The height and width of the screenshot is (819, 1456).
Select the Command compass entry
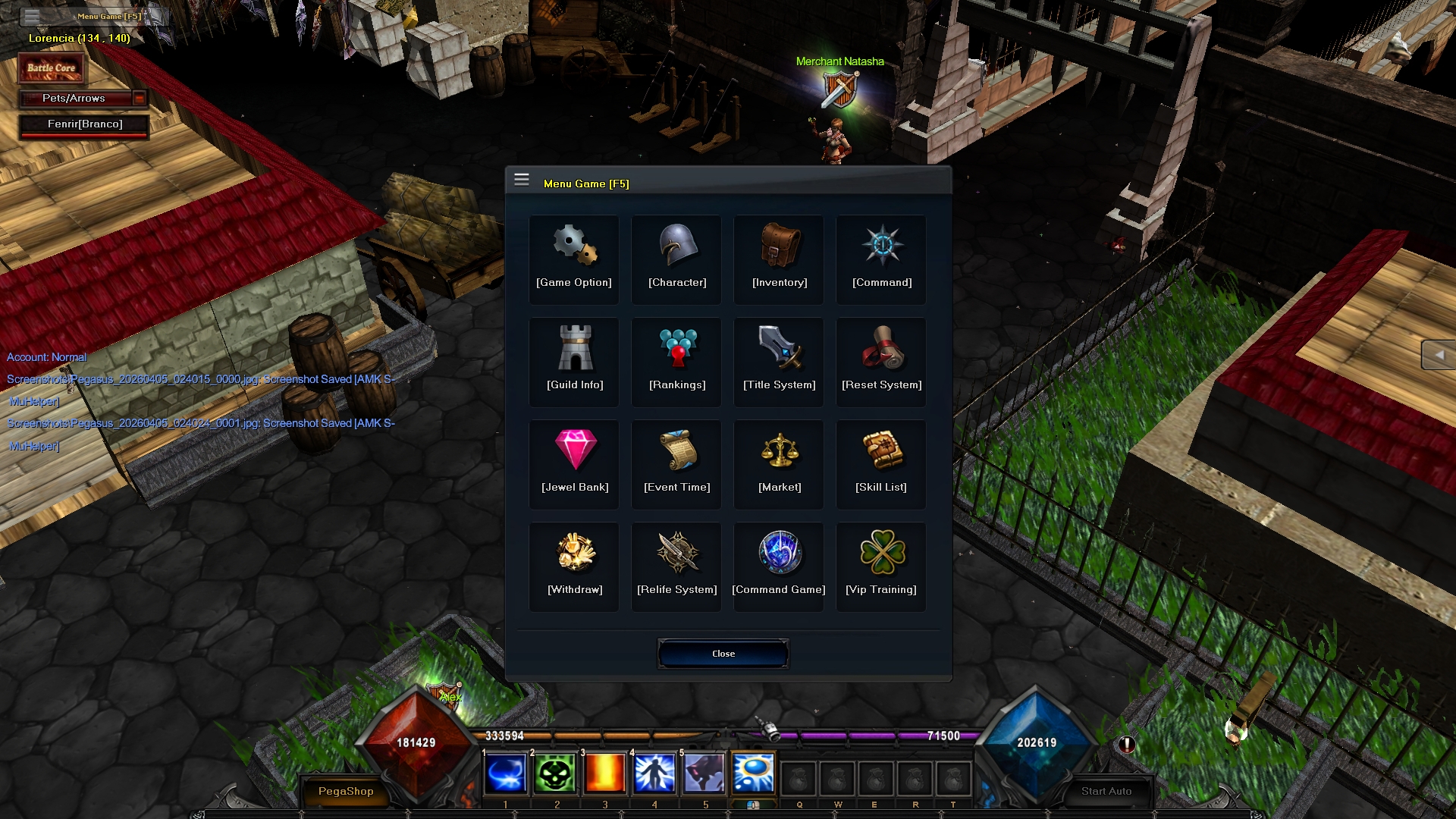pyautogui.click(x=881, y=259)
